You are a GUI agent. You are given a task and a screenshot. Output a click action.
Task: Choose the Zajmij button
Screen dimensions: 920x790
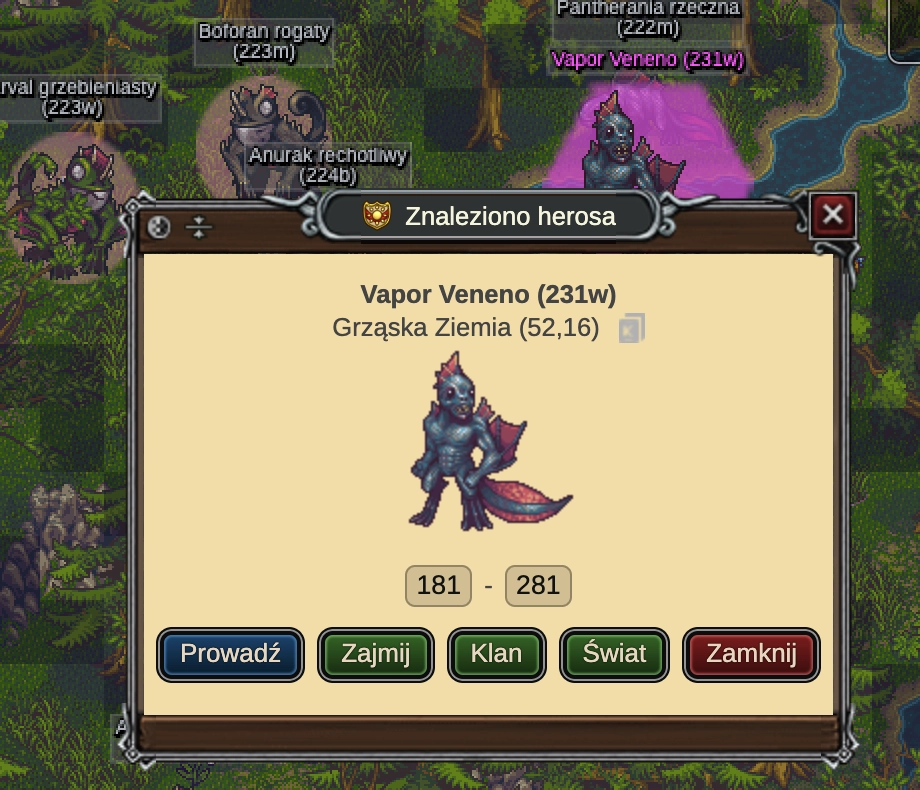[376, 654]
